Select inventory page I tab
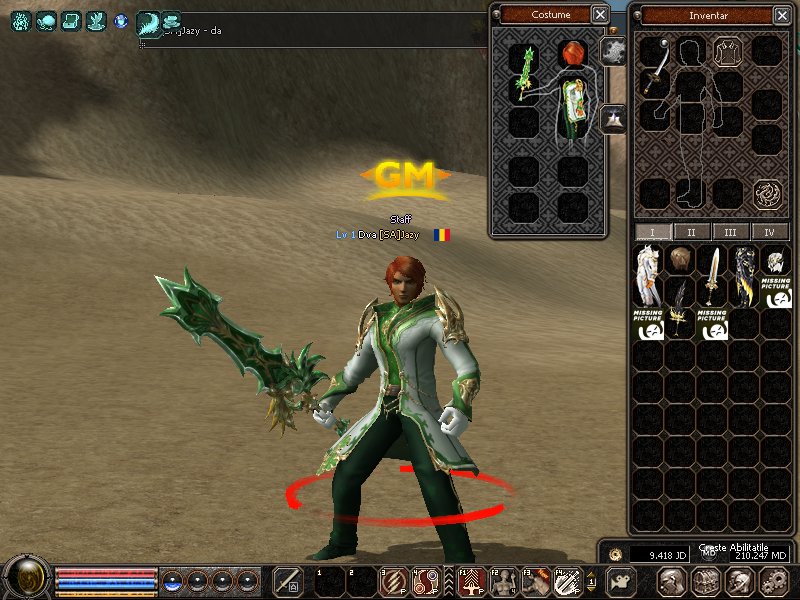800x600 pixels. pos(653,232)
